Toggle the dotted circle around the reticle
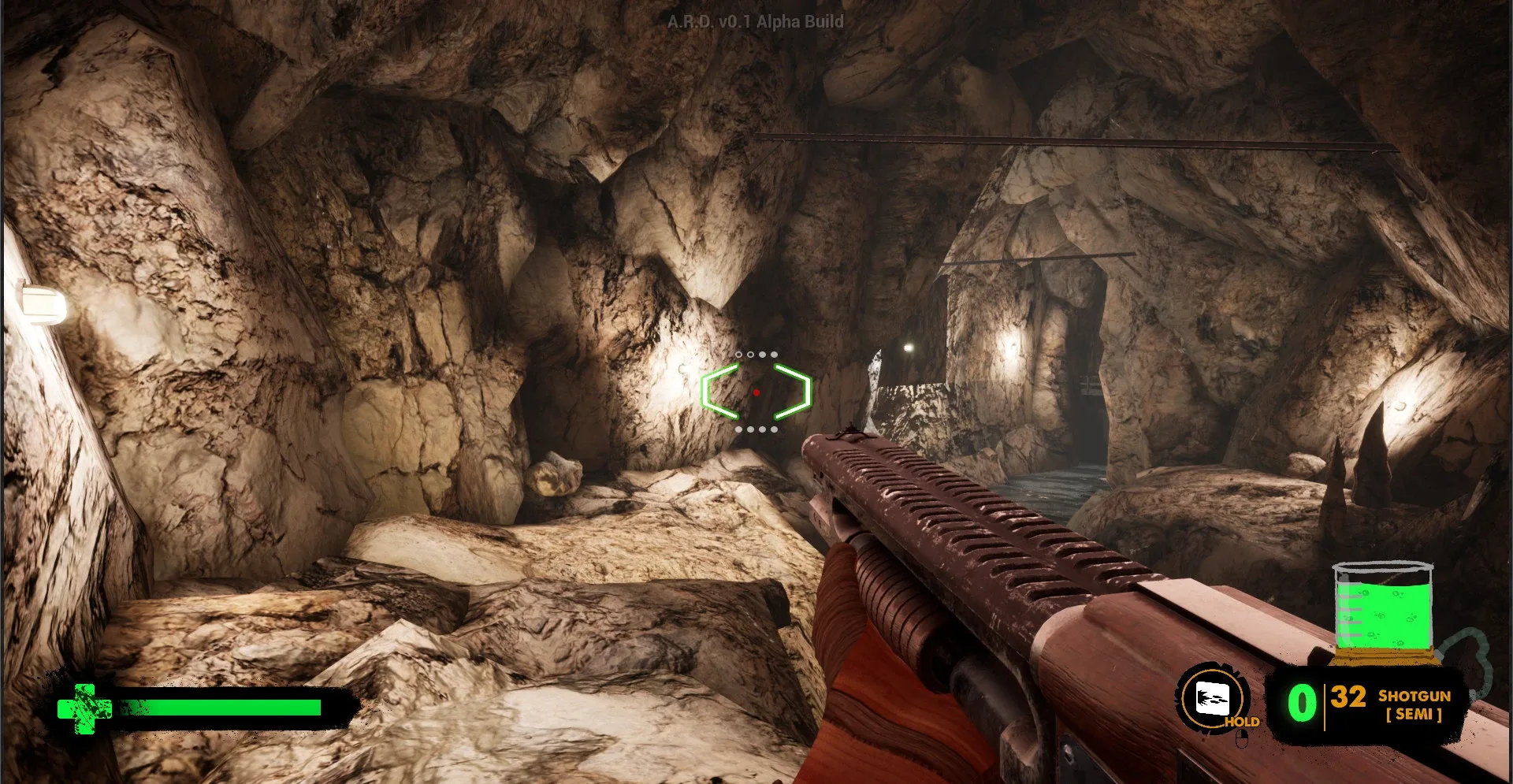The width and height of the screenshot is (1513, 784). click(757, 355)
